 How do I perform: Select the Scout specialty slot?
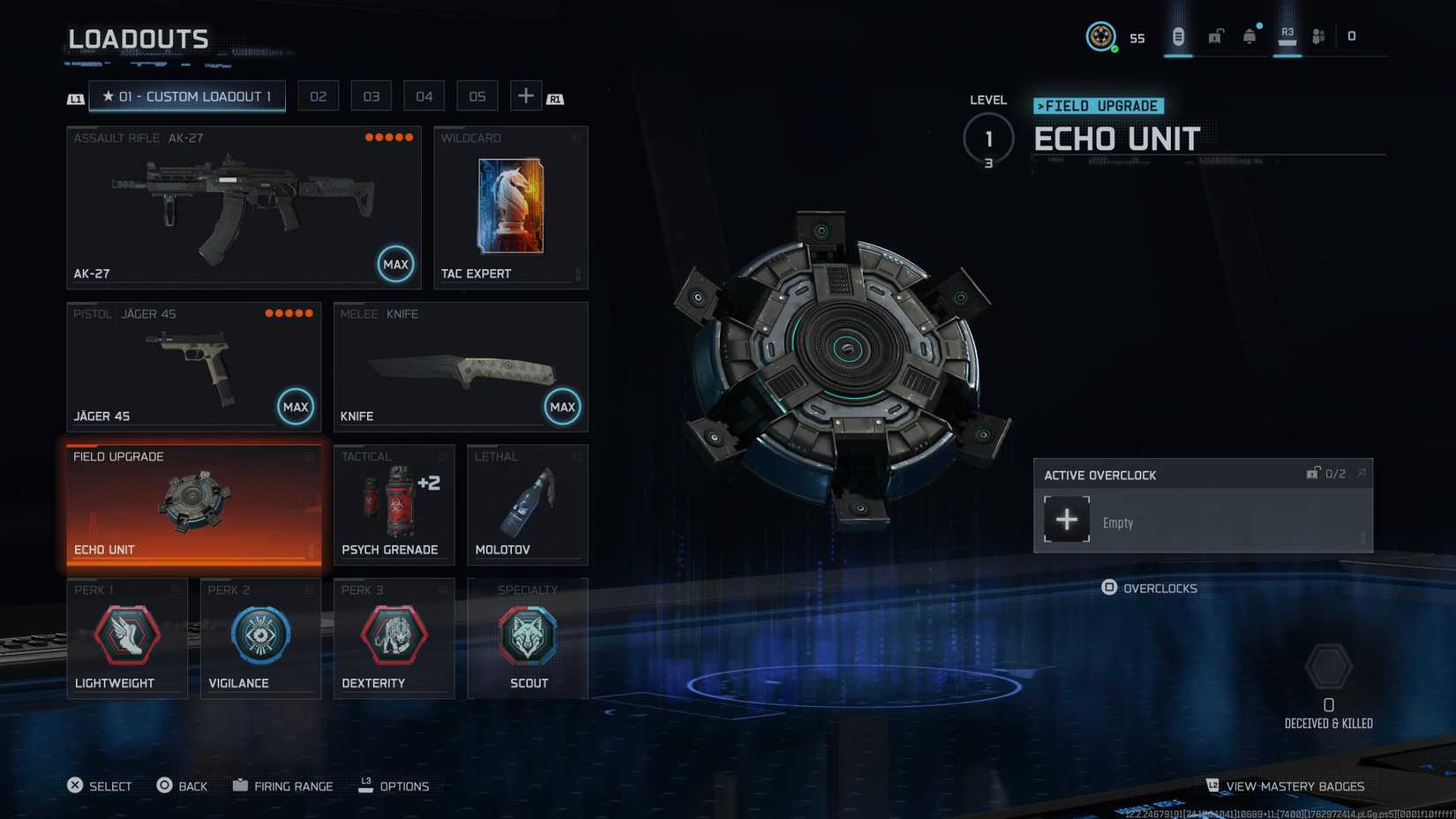coord(527,638)
